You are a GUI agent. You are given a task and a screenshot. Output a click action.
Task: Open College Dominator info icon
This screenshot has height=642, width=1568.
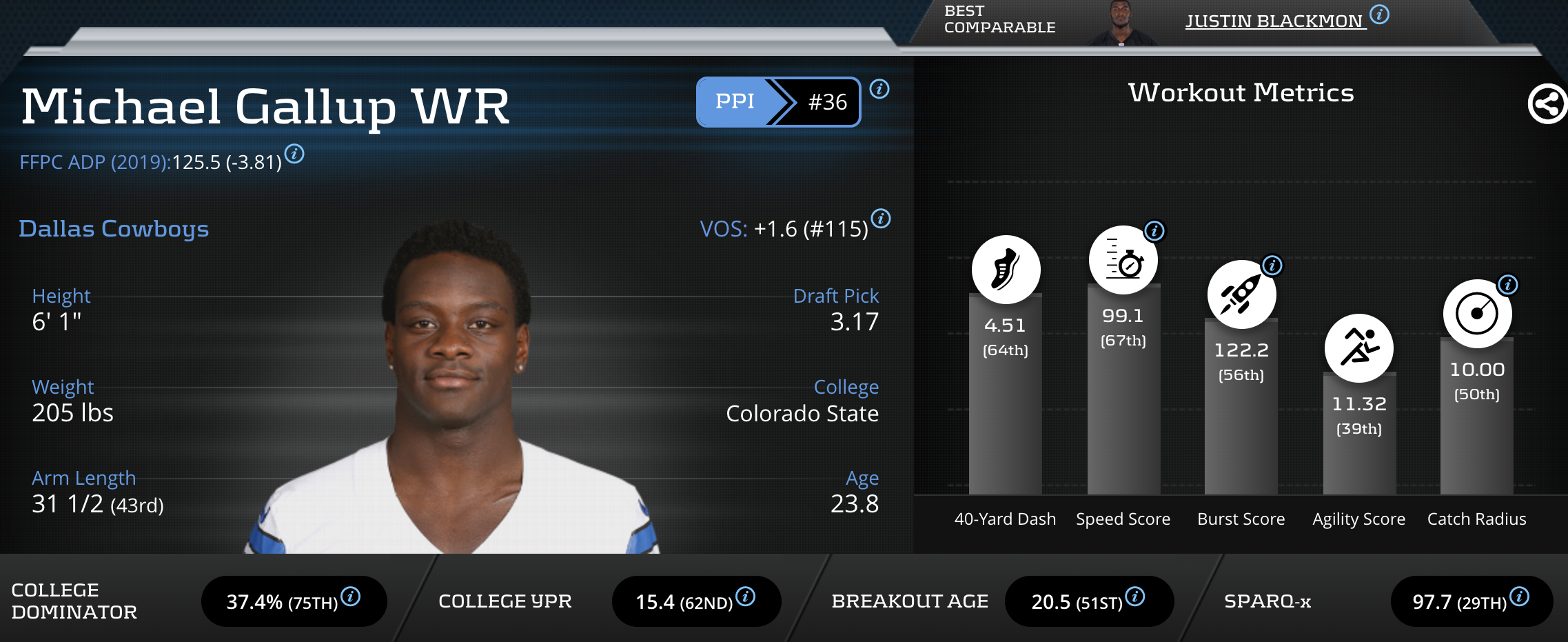coord(351,596)
